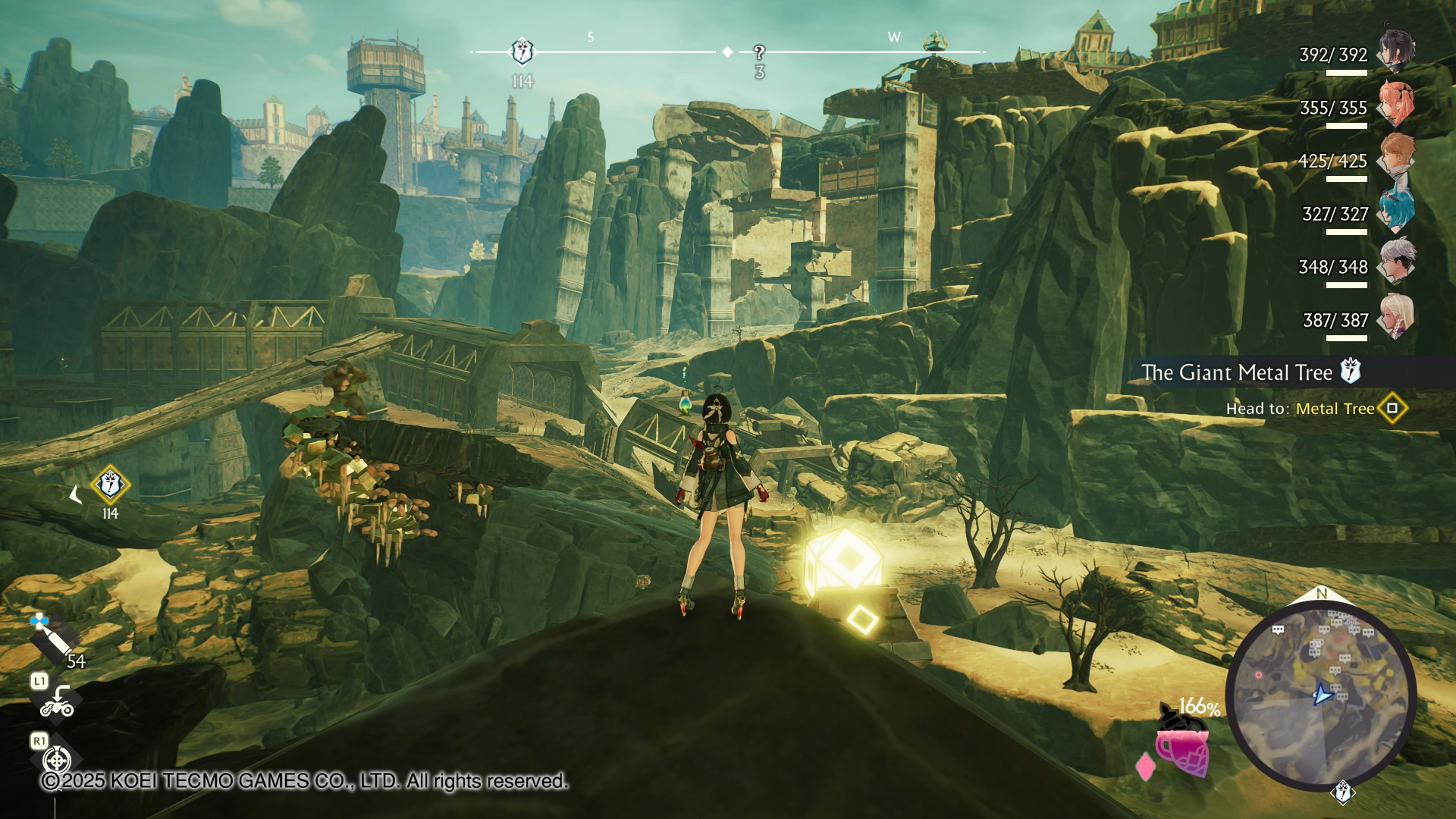Viewport: 1456px width, 819px height.
Task: Click the quest marker on the compass bar
Action: (522, 52)
